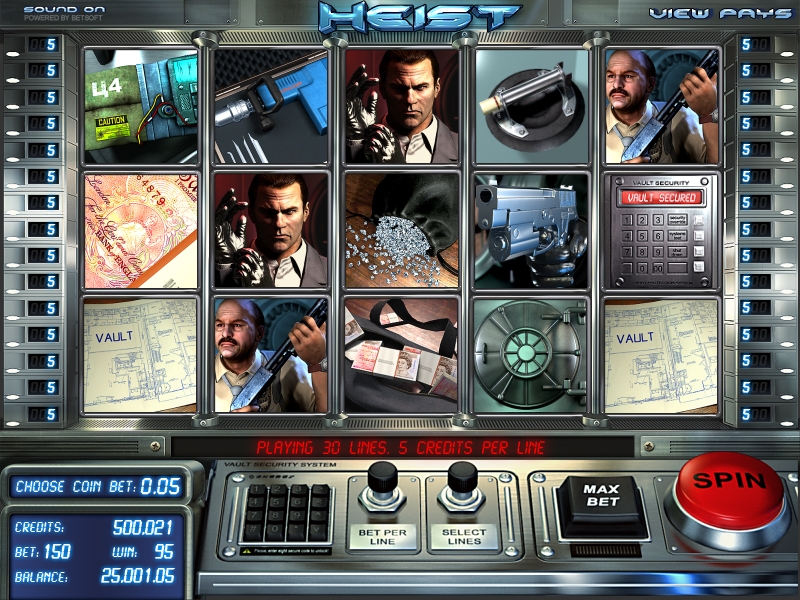
Task: Open the View Pays table
Action: 716,13
